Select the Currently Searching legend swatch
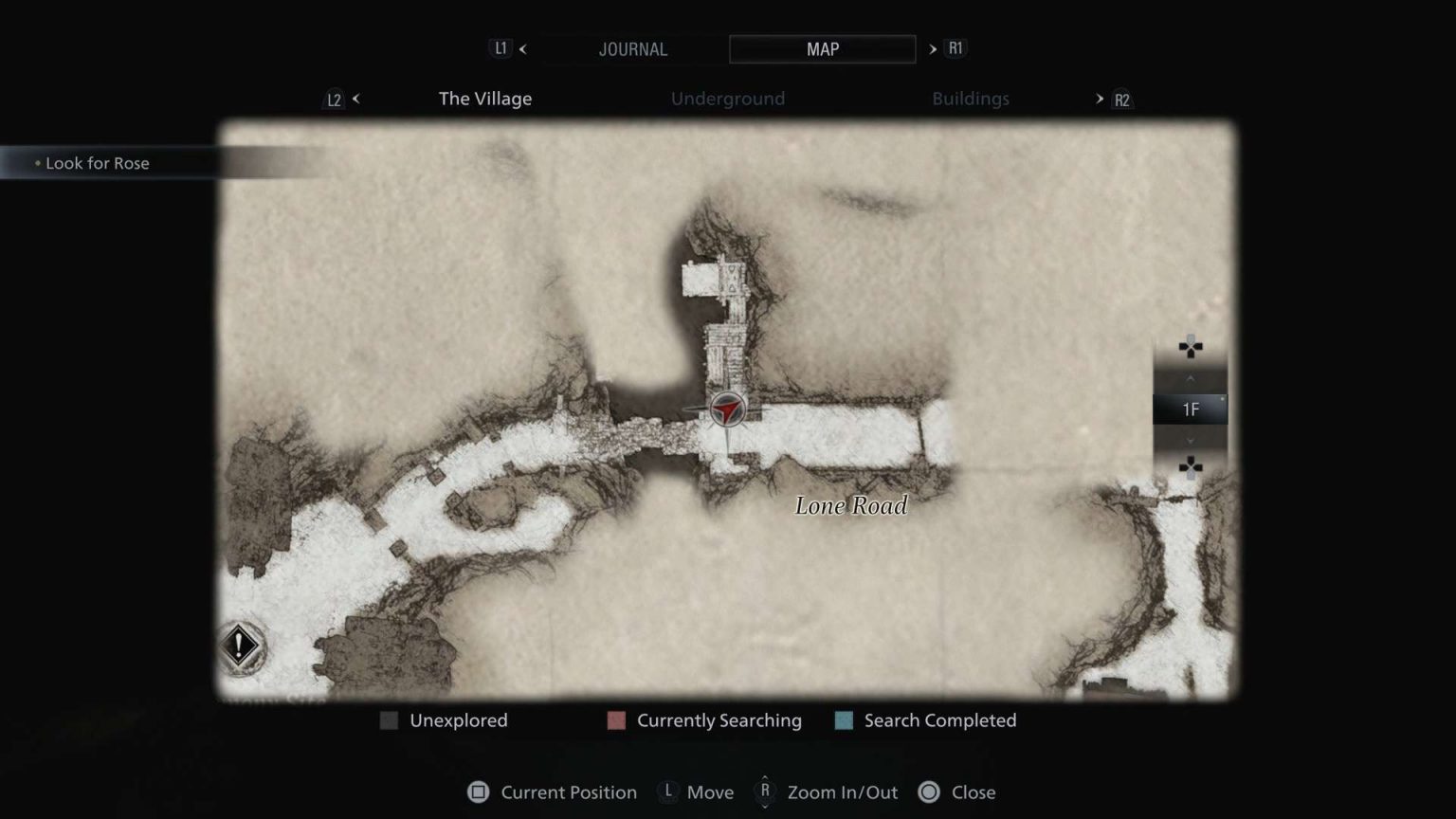This screenshot has width=1456, height=819. coord(616,720)
